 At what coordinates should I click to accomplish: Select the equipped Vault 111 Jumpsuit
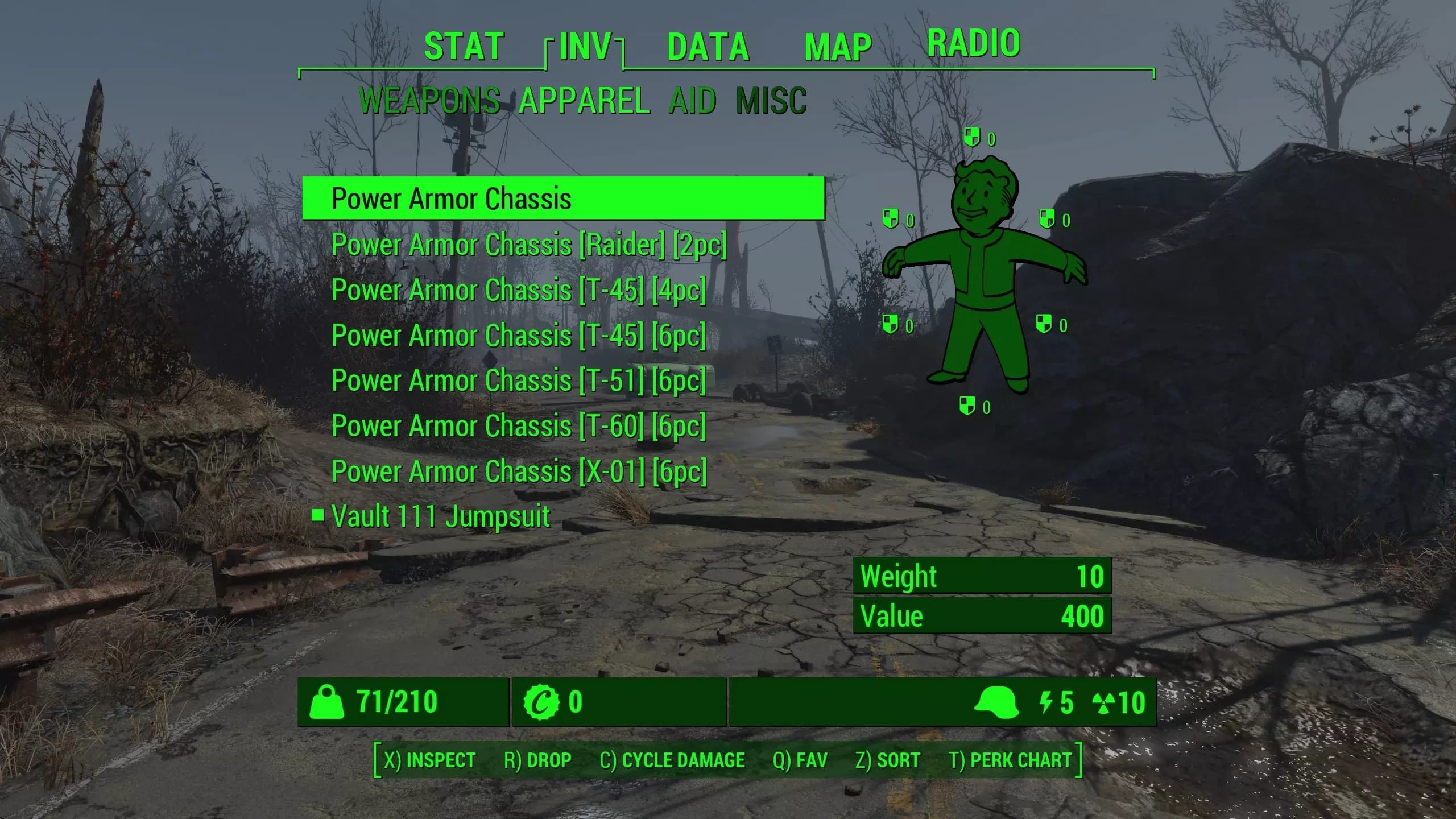[441, 516]
